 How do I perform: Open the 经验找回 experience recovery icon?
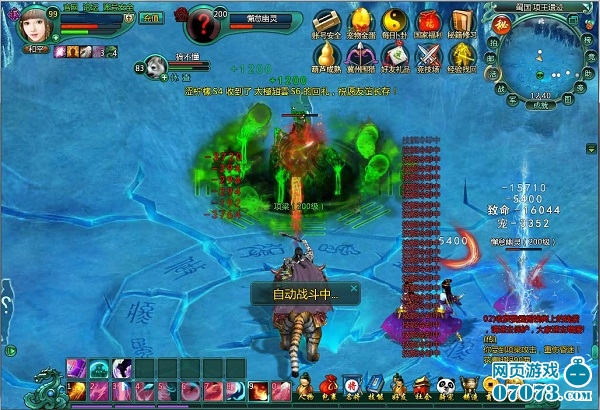(x=460, y=55)
